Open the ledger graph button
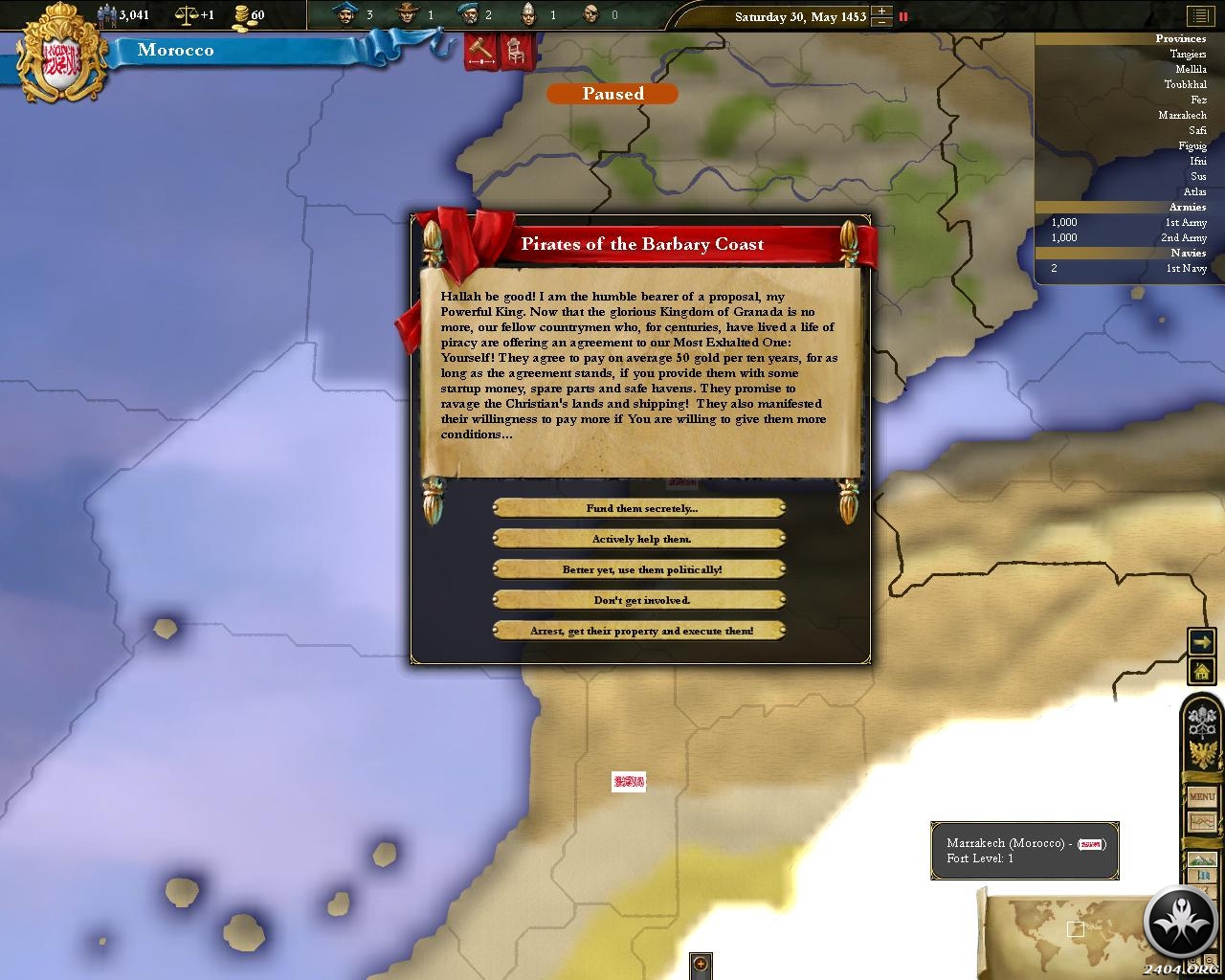This screenshot has width=1225, height=980. click(1201, 822)
